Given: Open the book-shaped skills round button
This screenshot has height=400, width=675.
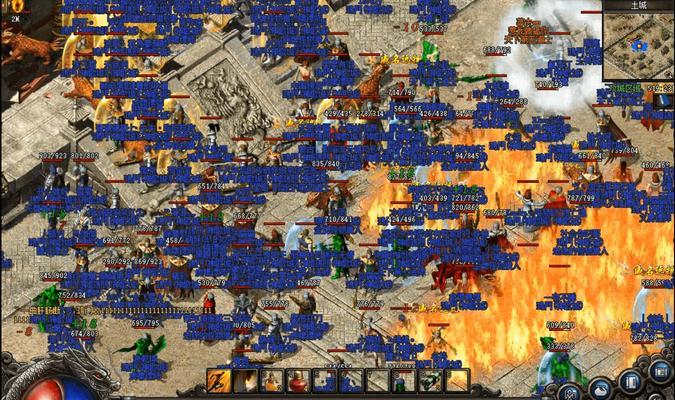Looking at the screenshot, I should (632, 382).
